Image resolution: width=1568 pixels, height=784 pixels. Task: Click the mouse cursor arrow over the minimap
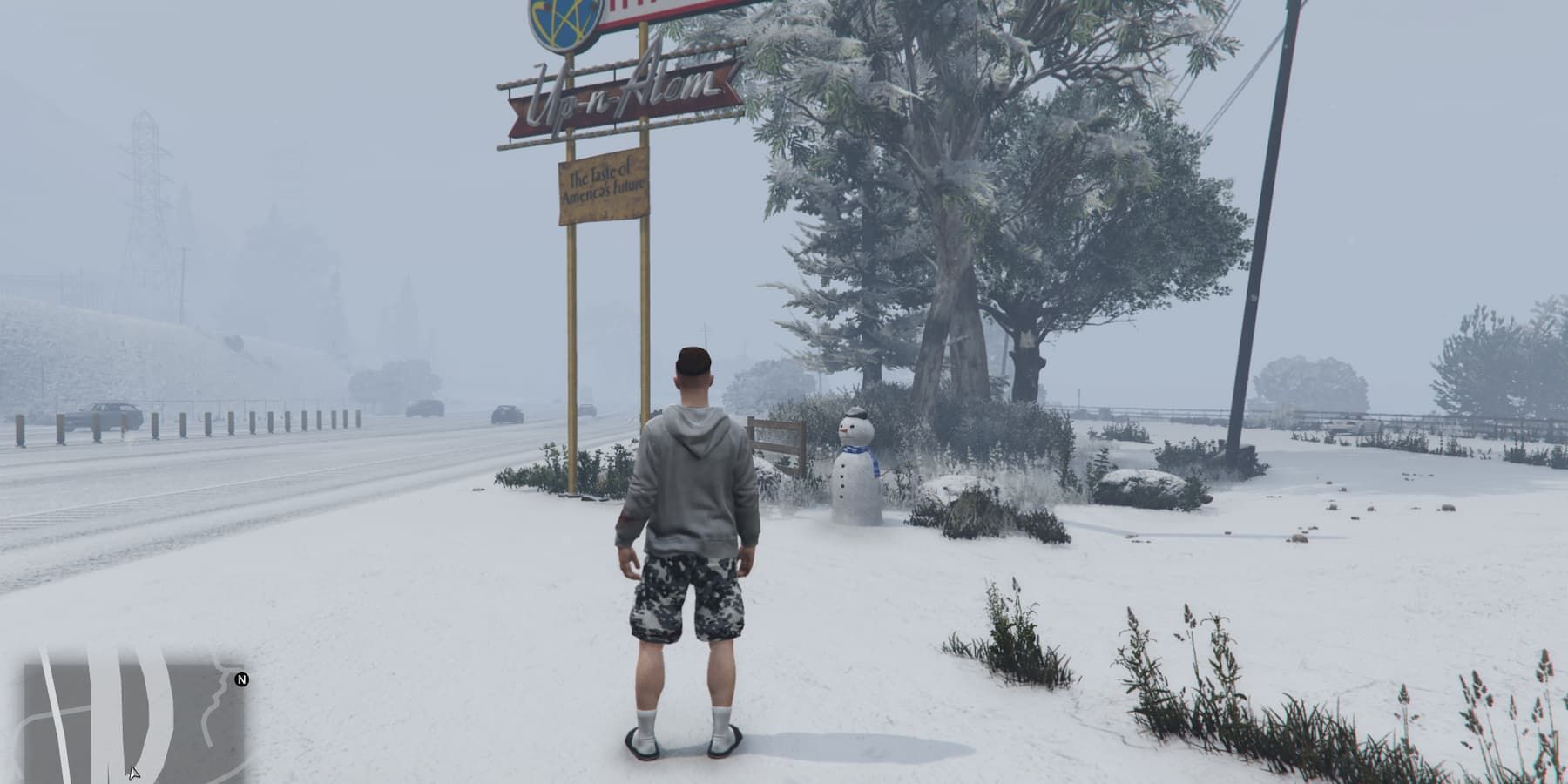(x=133, y=774)
